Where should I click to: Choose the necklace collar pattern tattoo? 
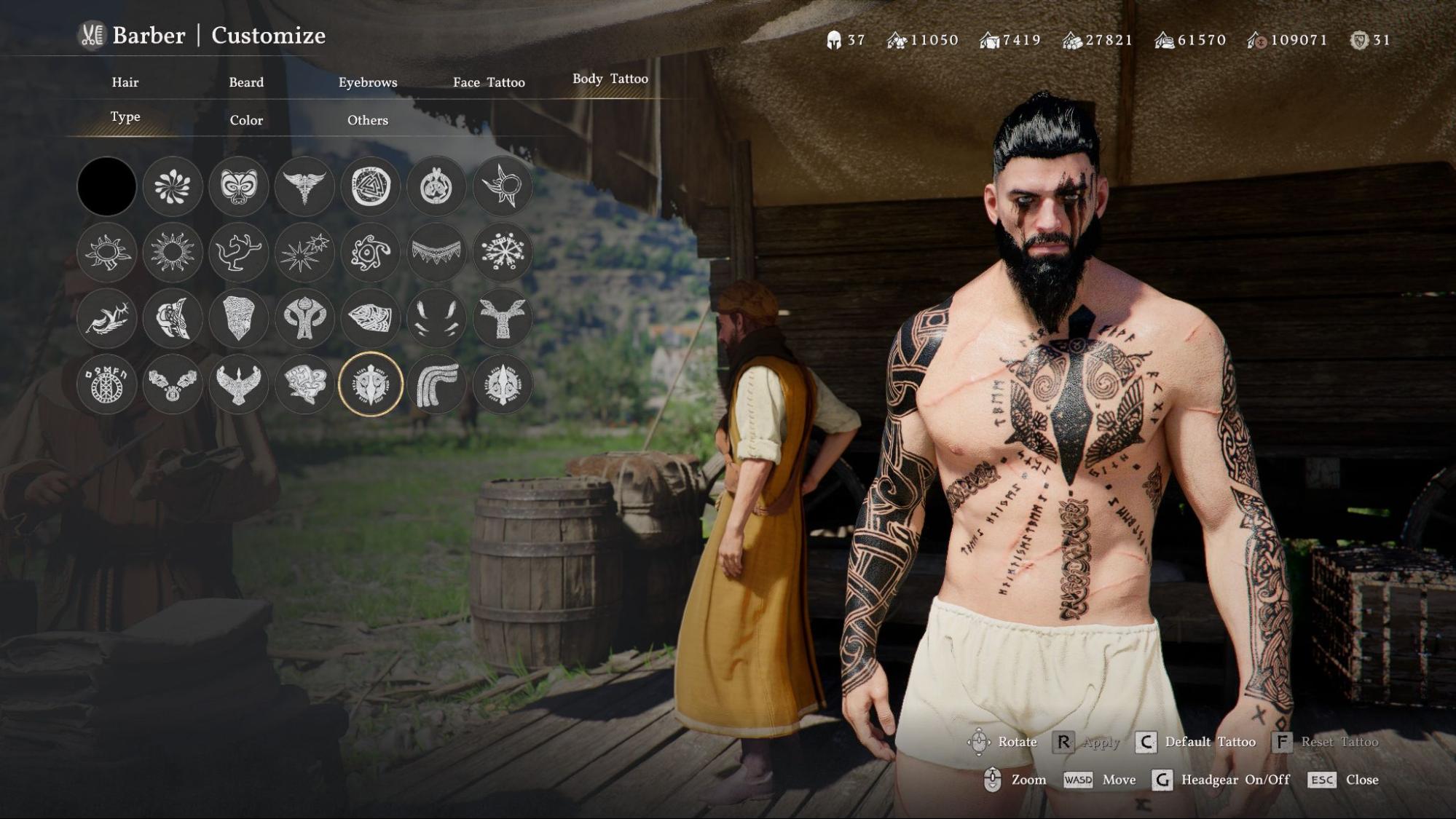pyautogui.click(x=437, y=253)
